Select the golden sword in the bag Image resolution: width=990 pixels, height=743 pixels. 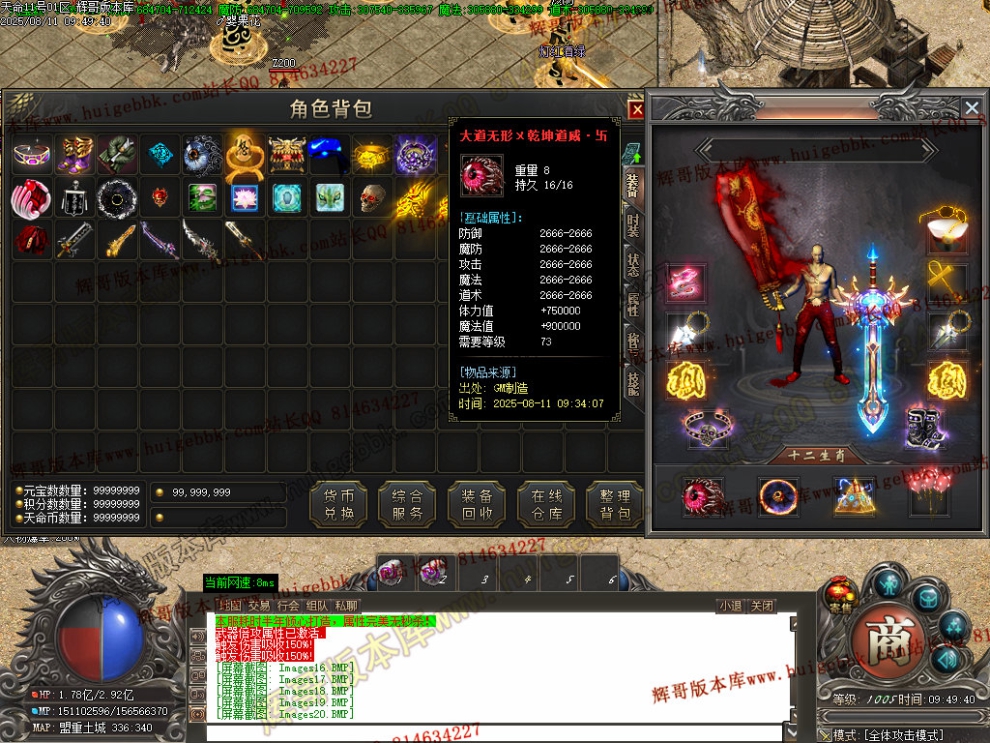coord(118,241)
